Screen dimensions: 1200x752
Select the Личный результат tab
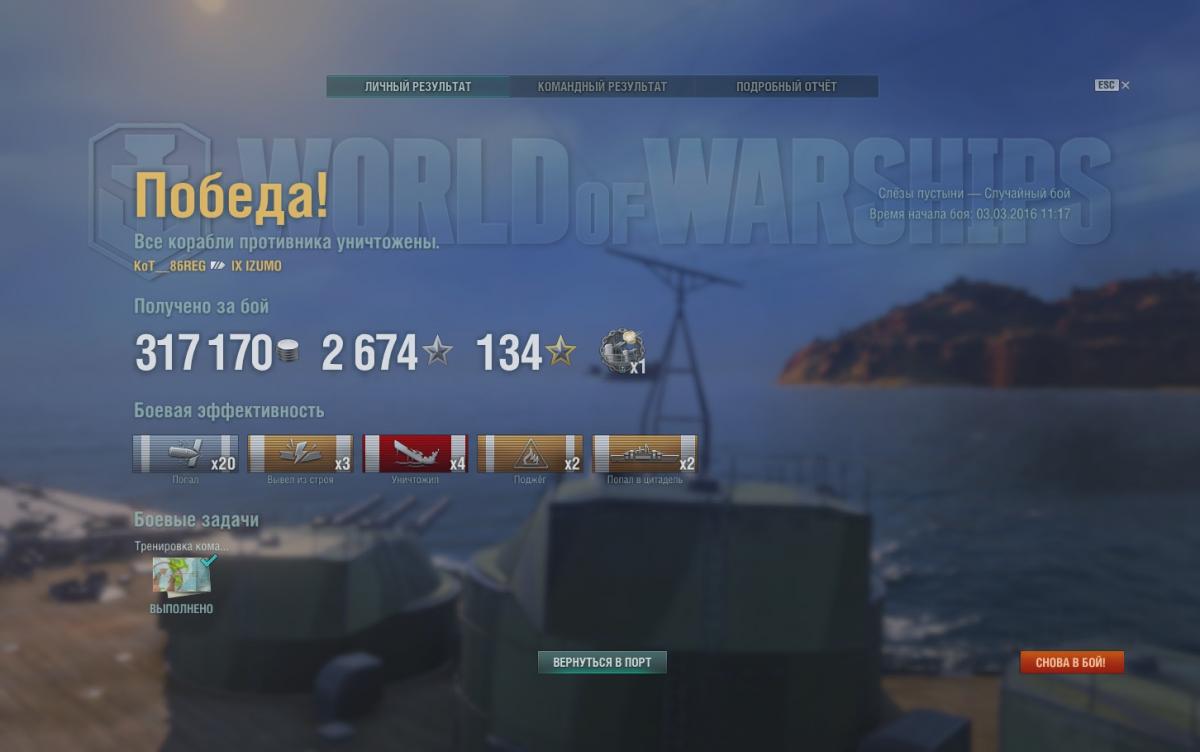pos(418,87)
